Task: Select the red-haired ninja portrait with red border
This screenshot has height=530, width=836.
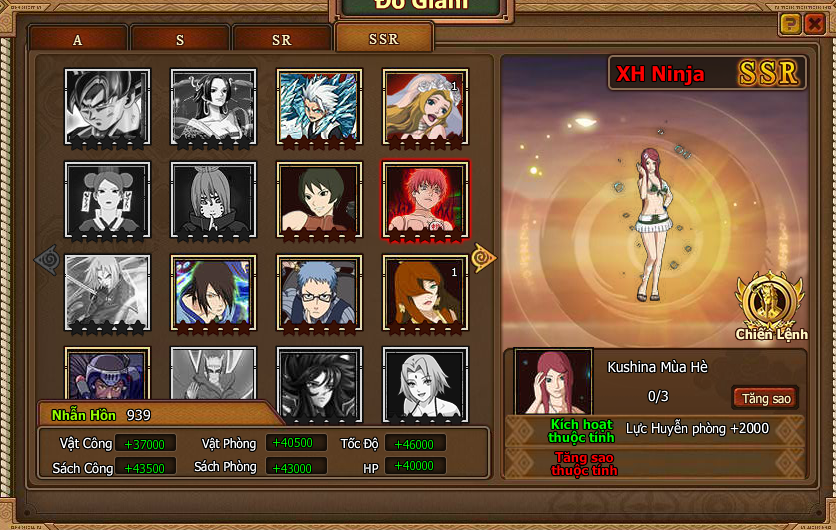Action: pos(425,199)
